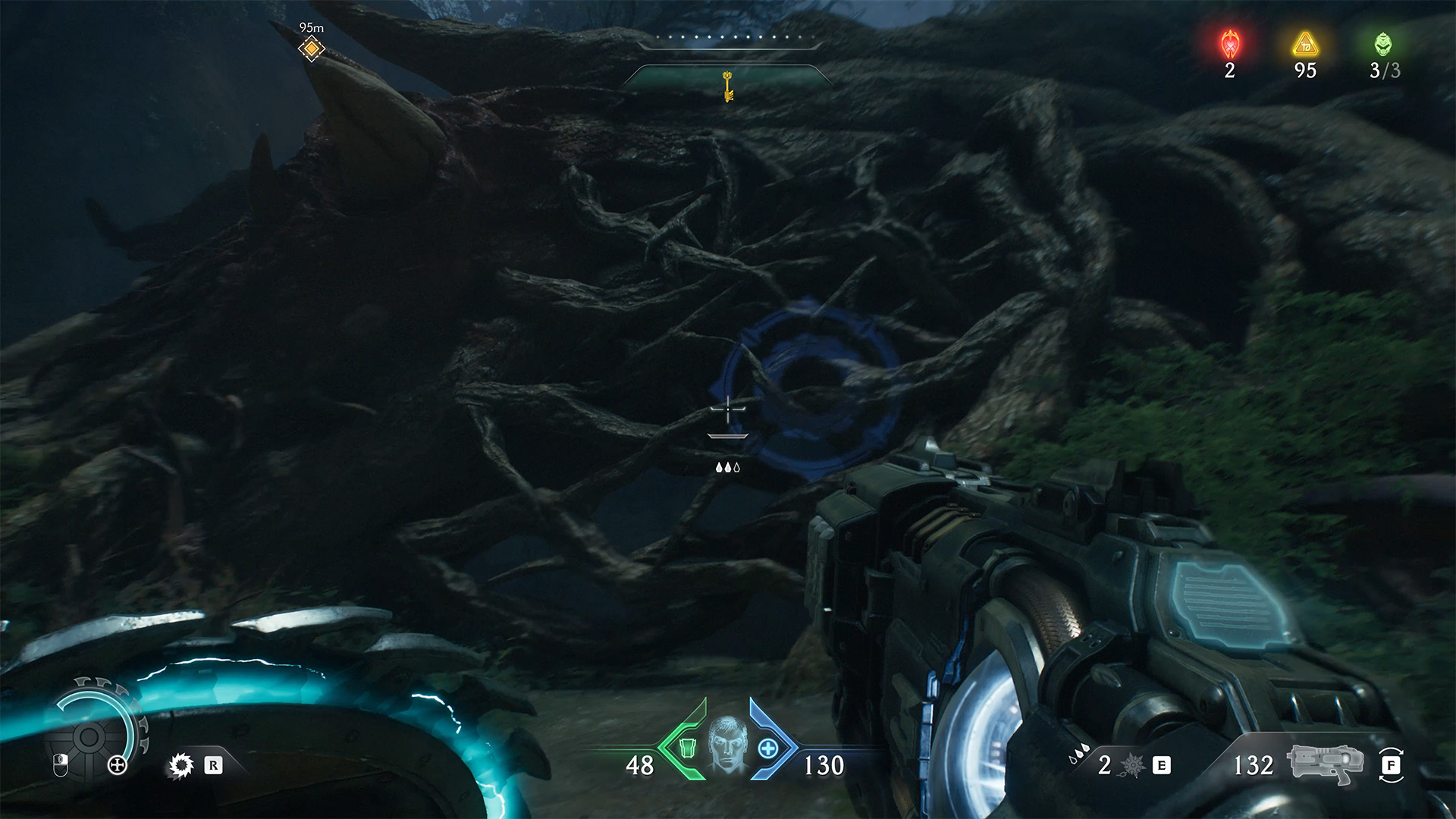
Task: Click the red demon icon
Action: [1229, 45]
